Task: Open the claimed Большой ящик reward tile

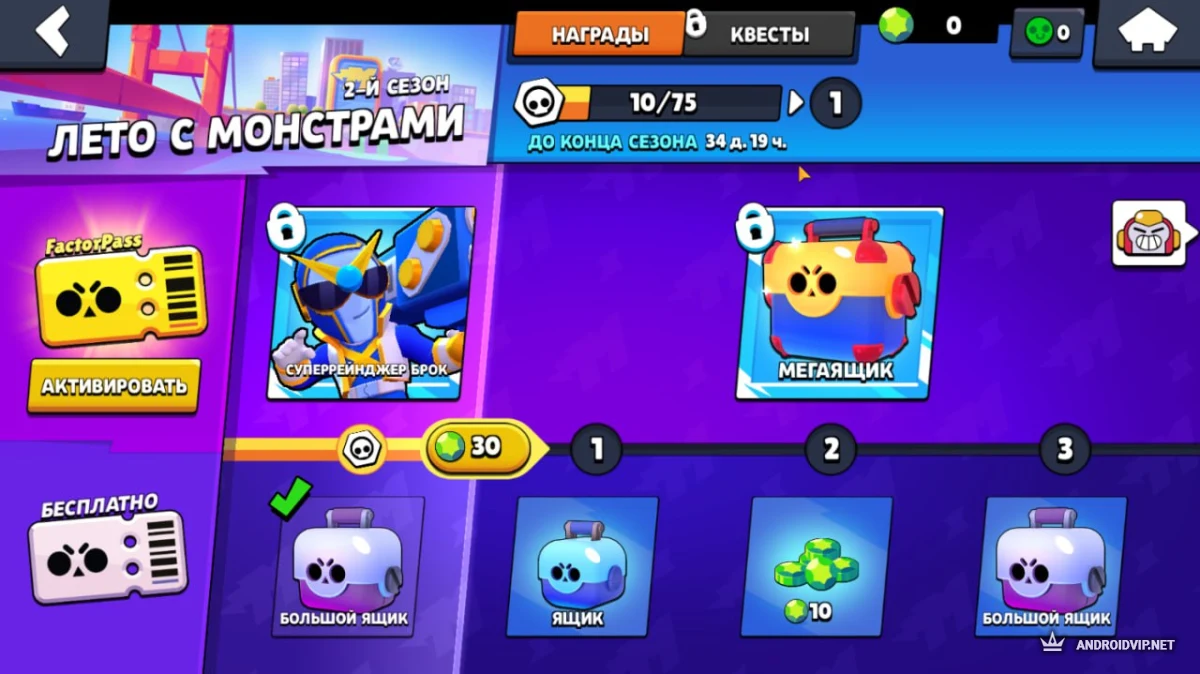Action: 346,566
